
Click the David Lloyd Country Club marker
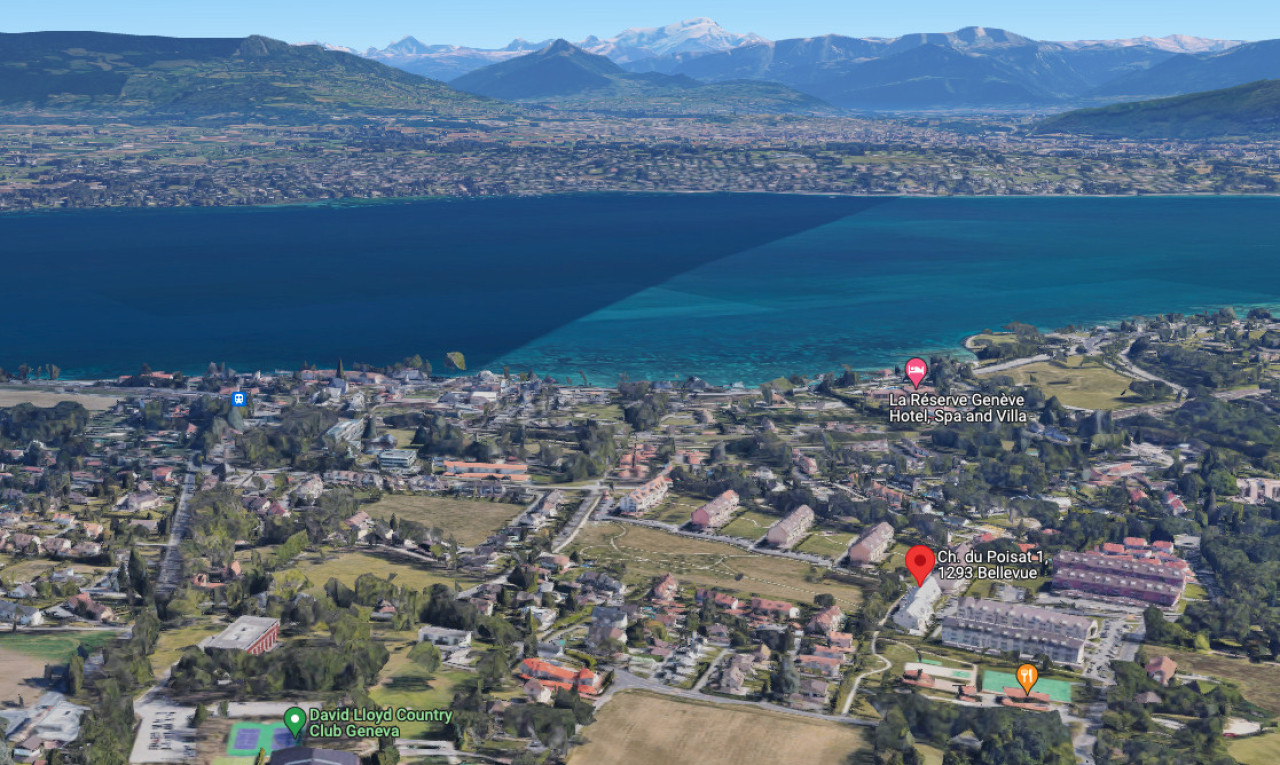click(295, 719)
